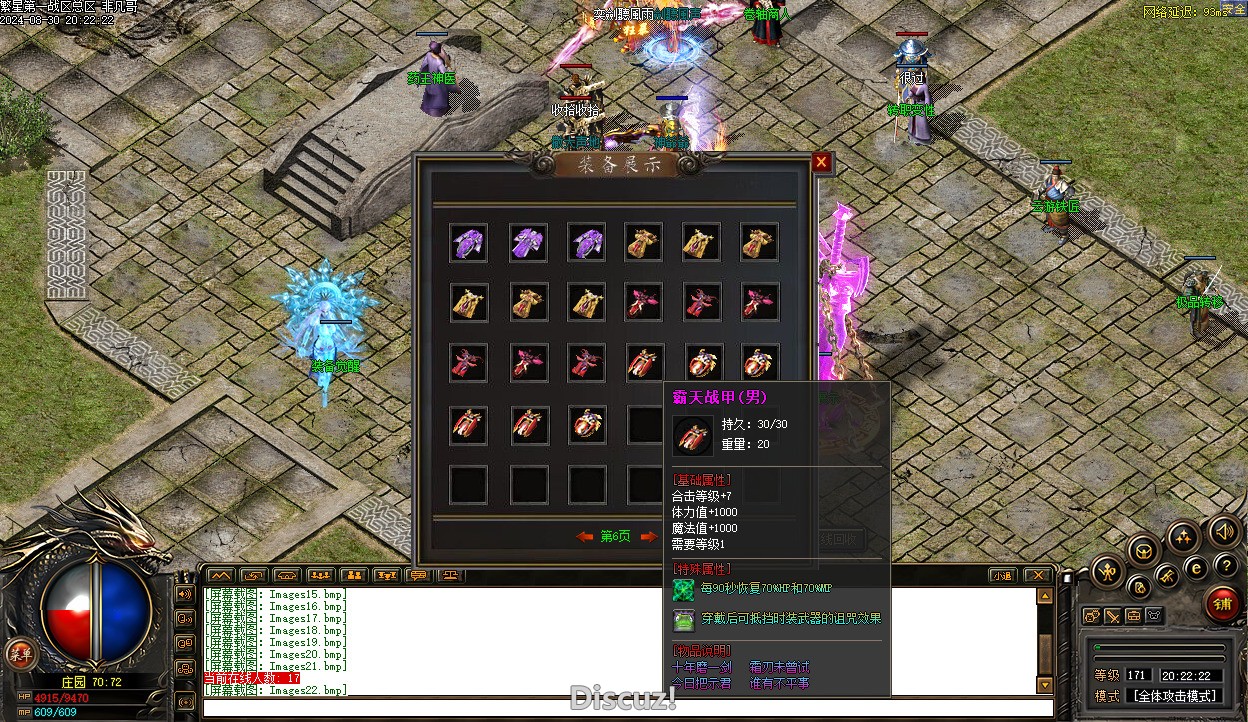Go to the next page with the right arrow
The width and height of the screenshot is (1248, 722).
648,537
